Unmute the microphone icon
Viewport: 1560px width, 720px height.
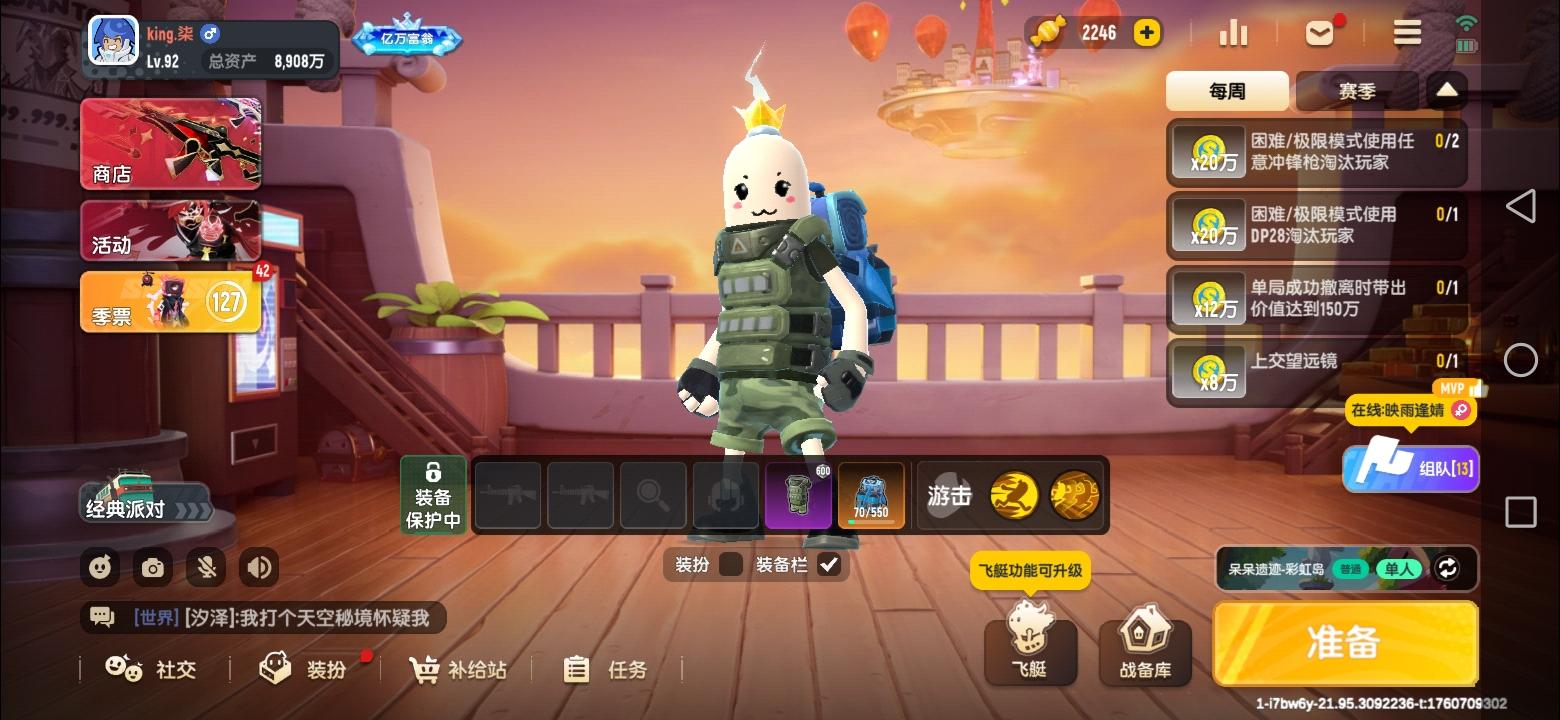tap(206, 567)
